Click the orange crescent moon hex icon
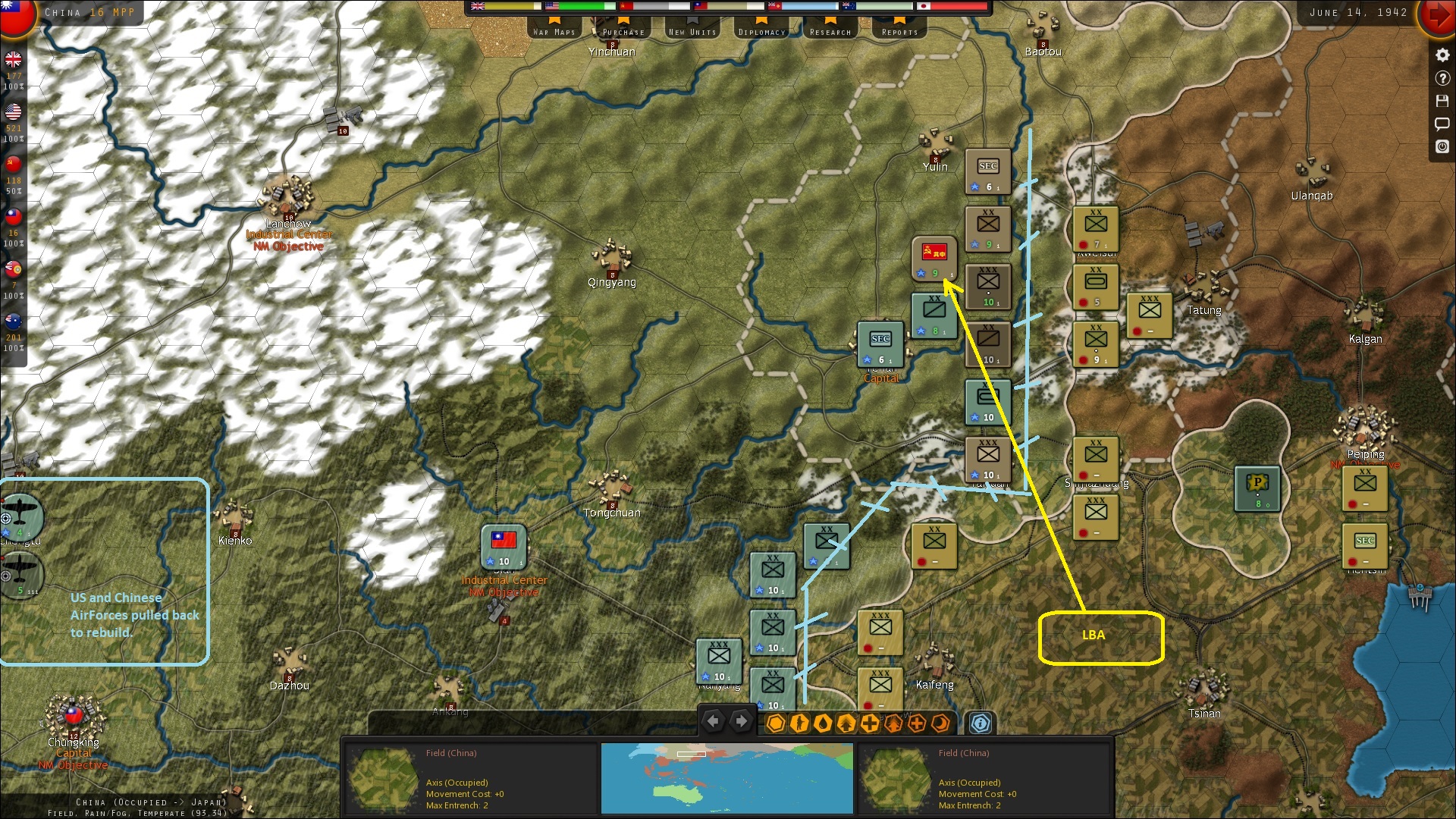This screenshot has height=819, width=1456. 940,723
